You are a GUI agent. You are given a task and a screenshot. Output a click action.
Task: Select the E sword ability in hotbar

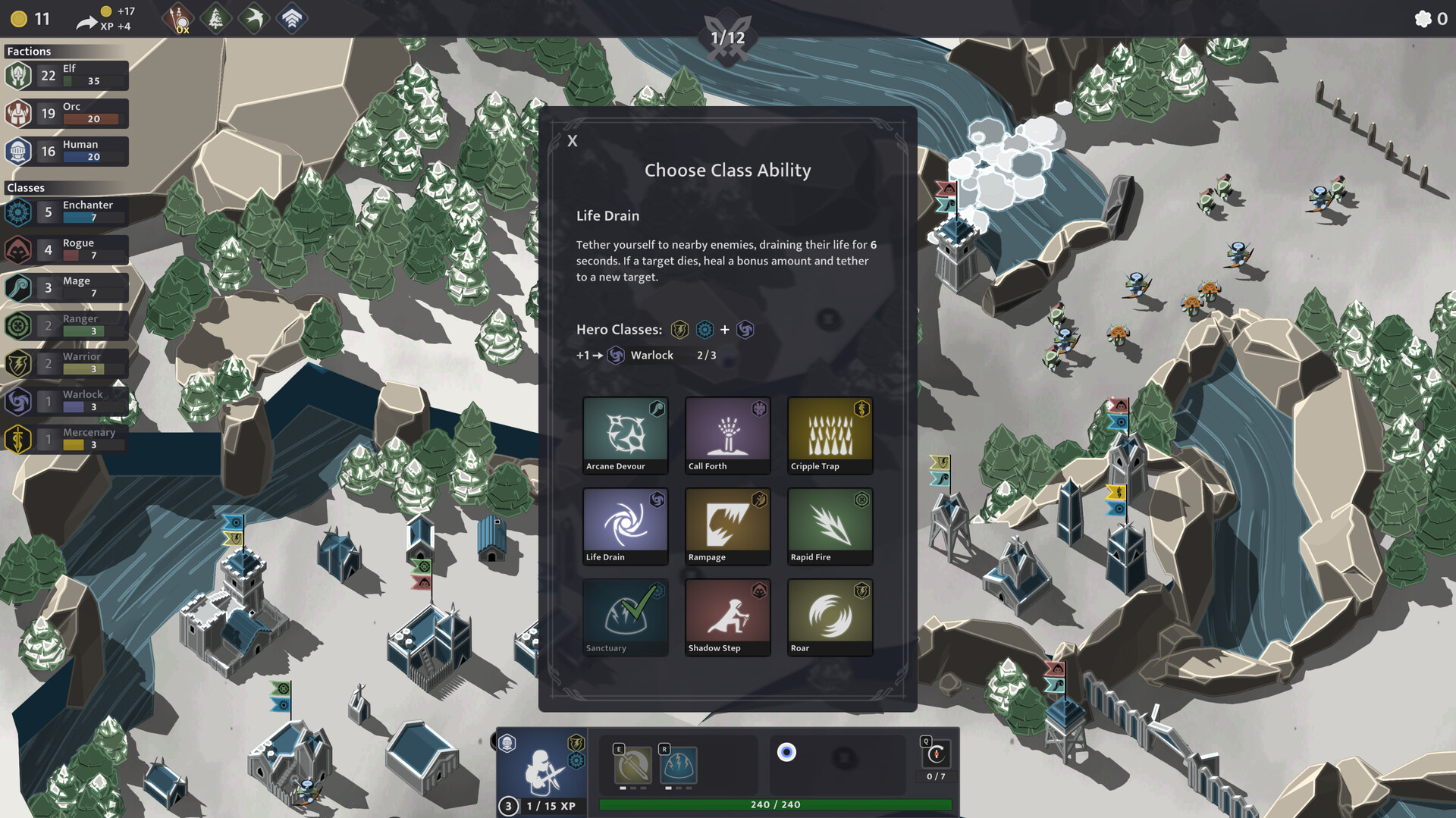[x=632, y=764]
